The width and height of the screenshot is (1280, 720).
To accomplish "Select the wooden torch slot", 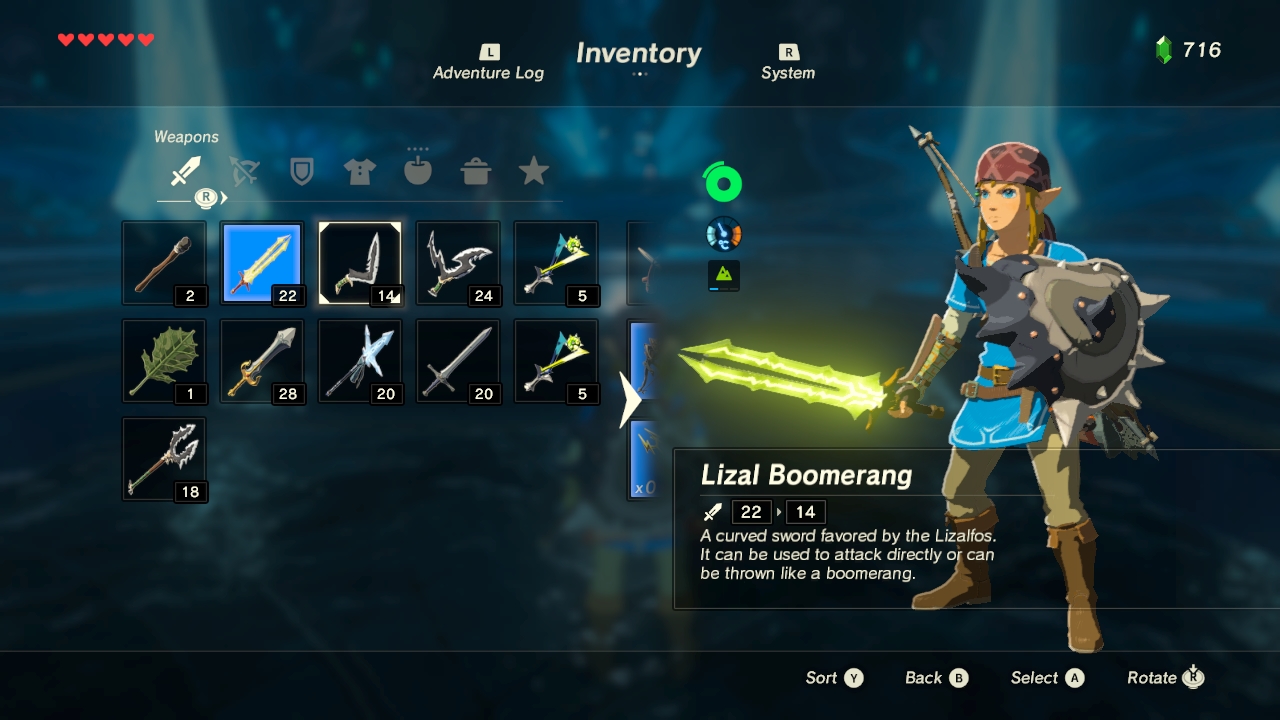I will (x=164, y=263).
